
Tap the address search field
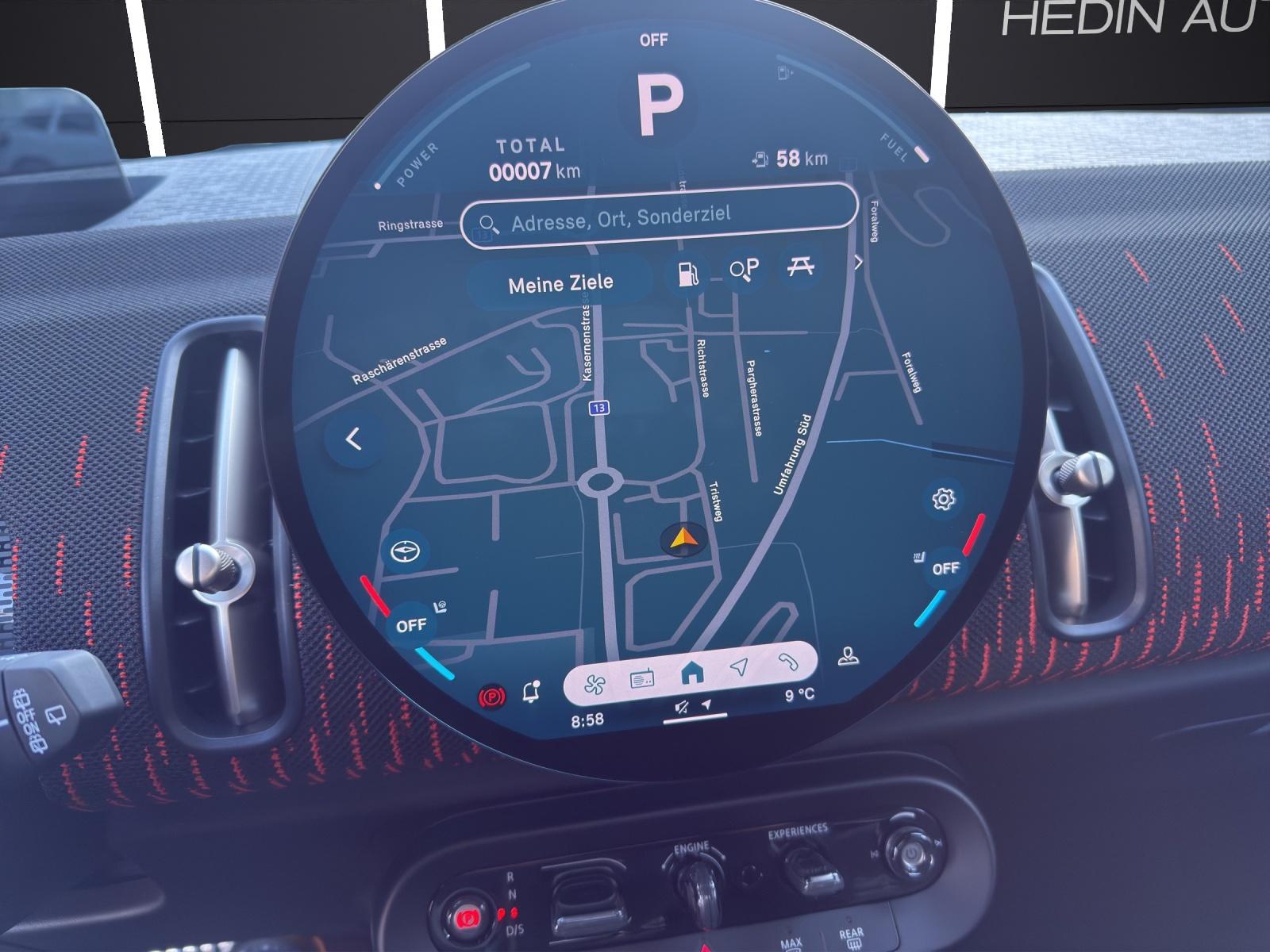click(659, 217)
